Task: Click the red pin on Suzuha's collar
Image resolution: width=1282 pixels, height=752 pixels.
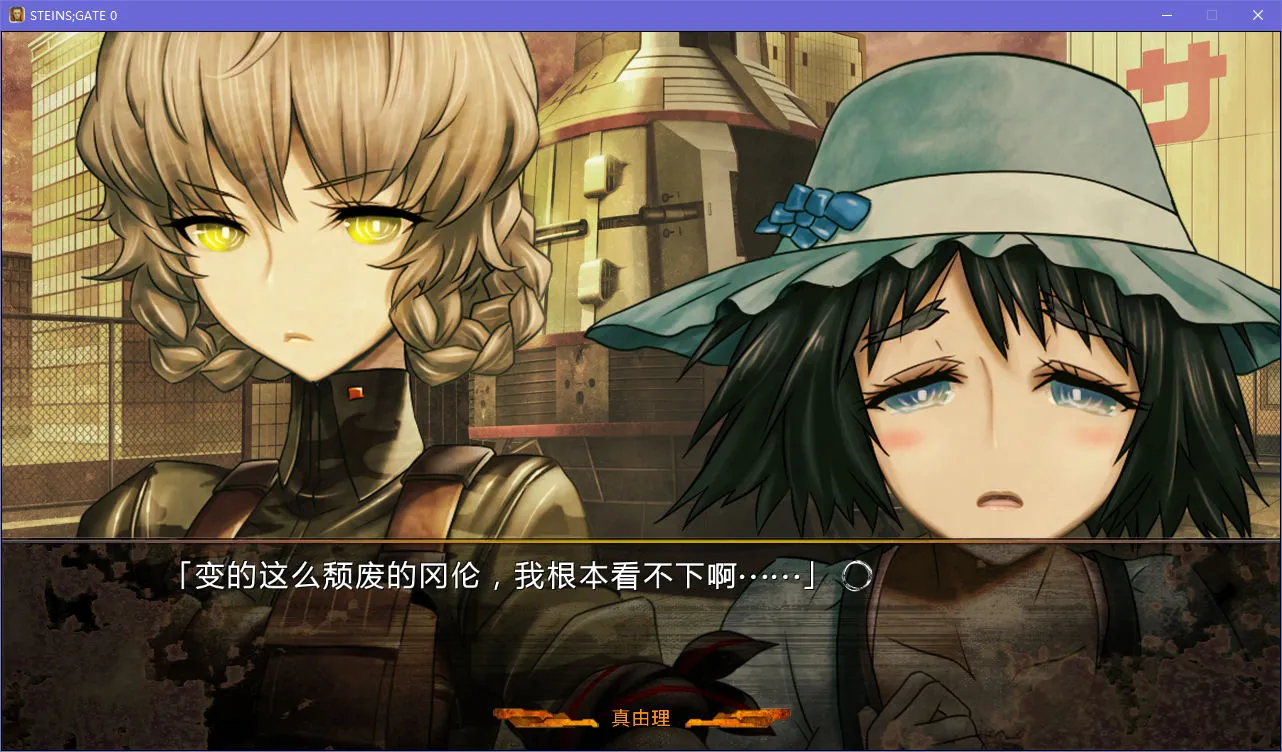Action: 355,394
